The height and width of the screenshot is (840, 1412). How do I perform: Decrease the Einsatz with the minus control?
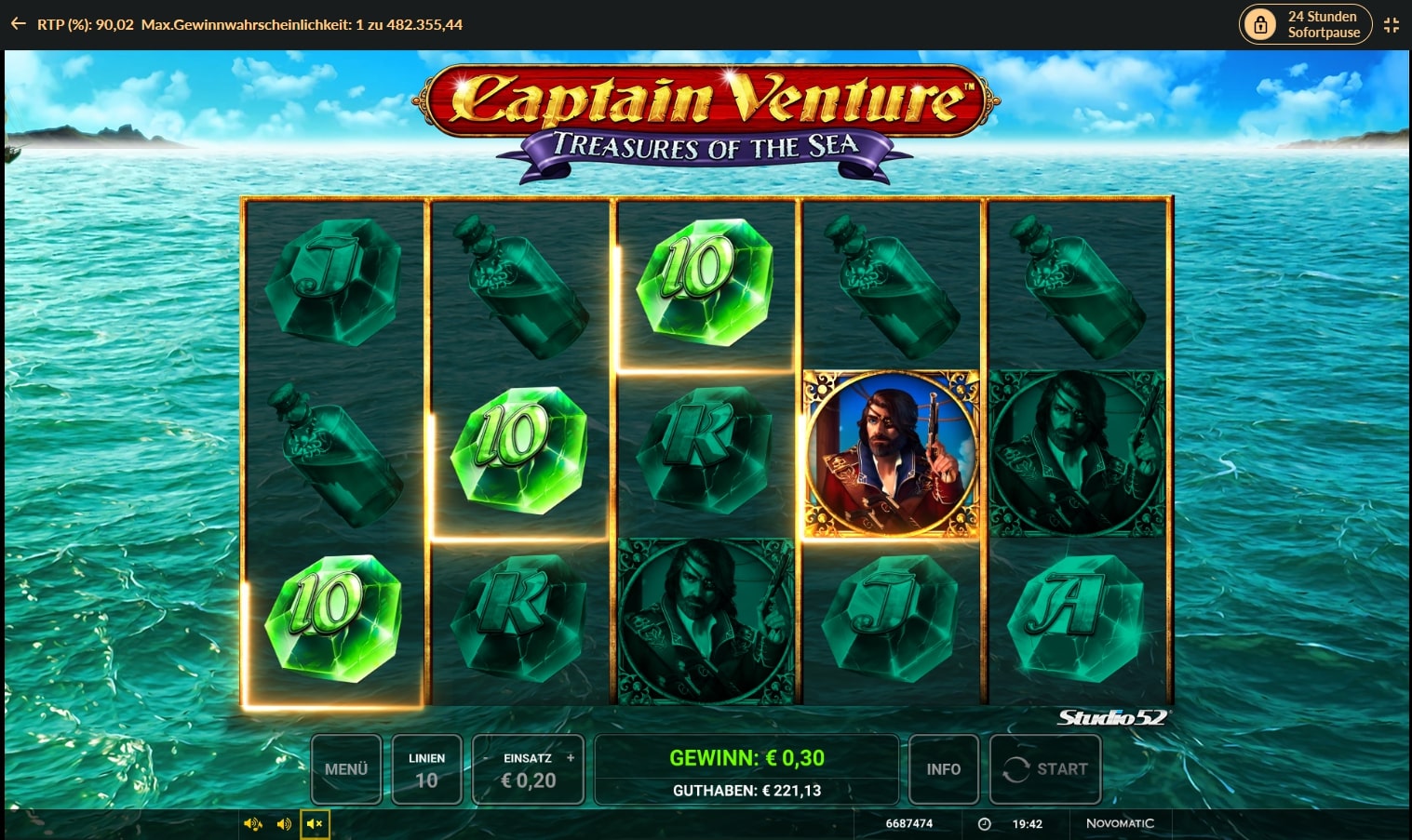click(x=486, y=758)
